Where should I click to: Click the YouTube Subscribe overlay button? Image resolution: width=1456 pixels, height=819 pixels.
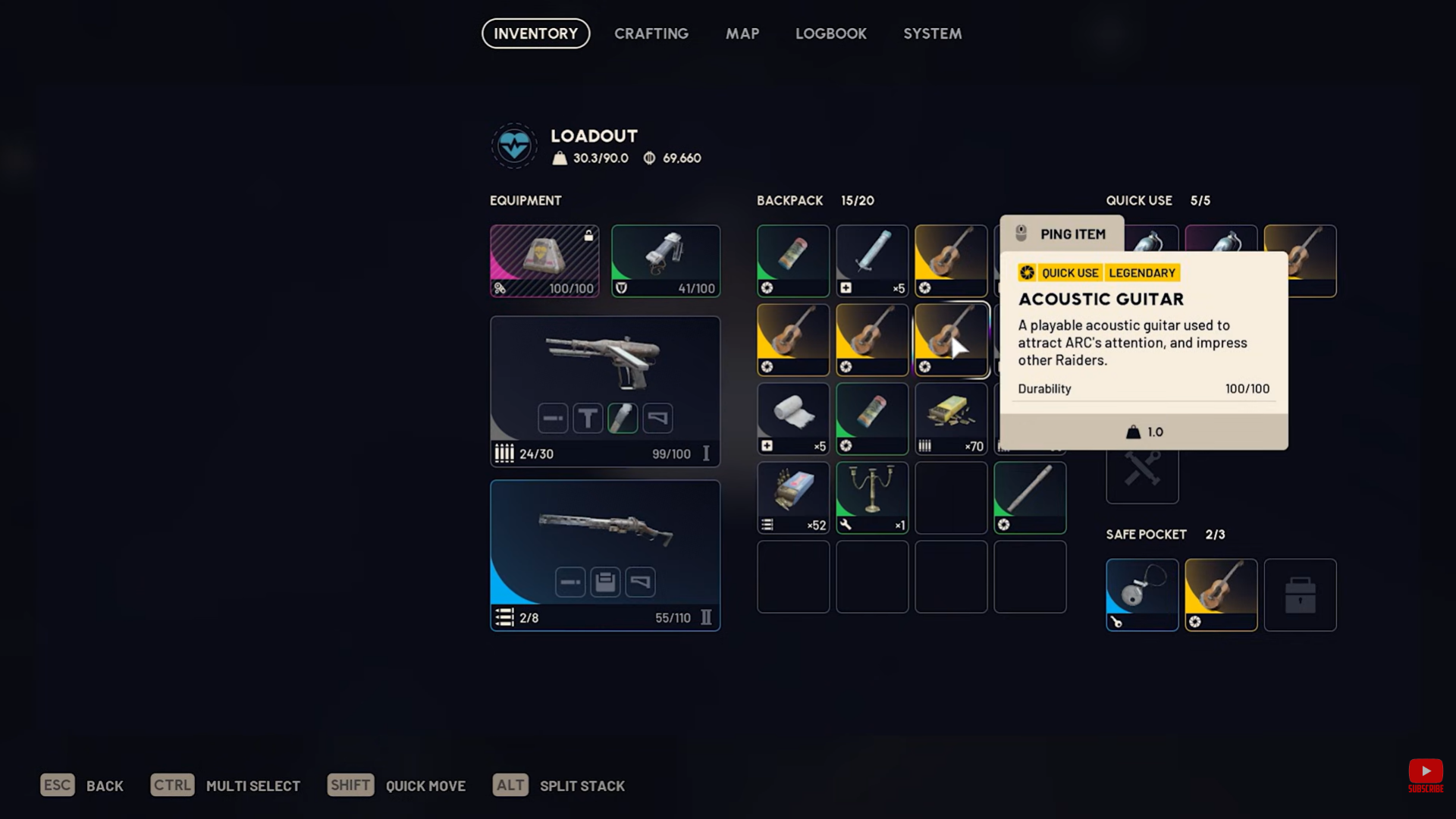tap(1426, 775)
